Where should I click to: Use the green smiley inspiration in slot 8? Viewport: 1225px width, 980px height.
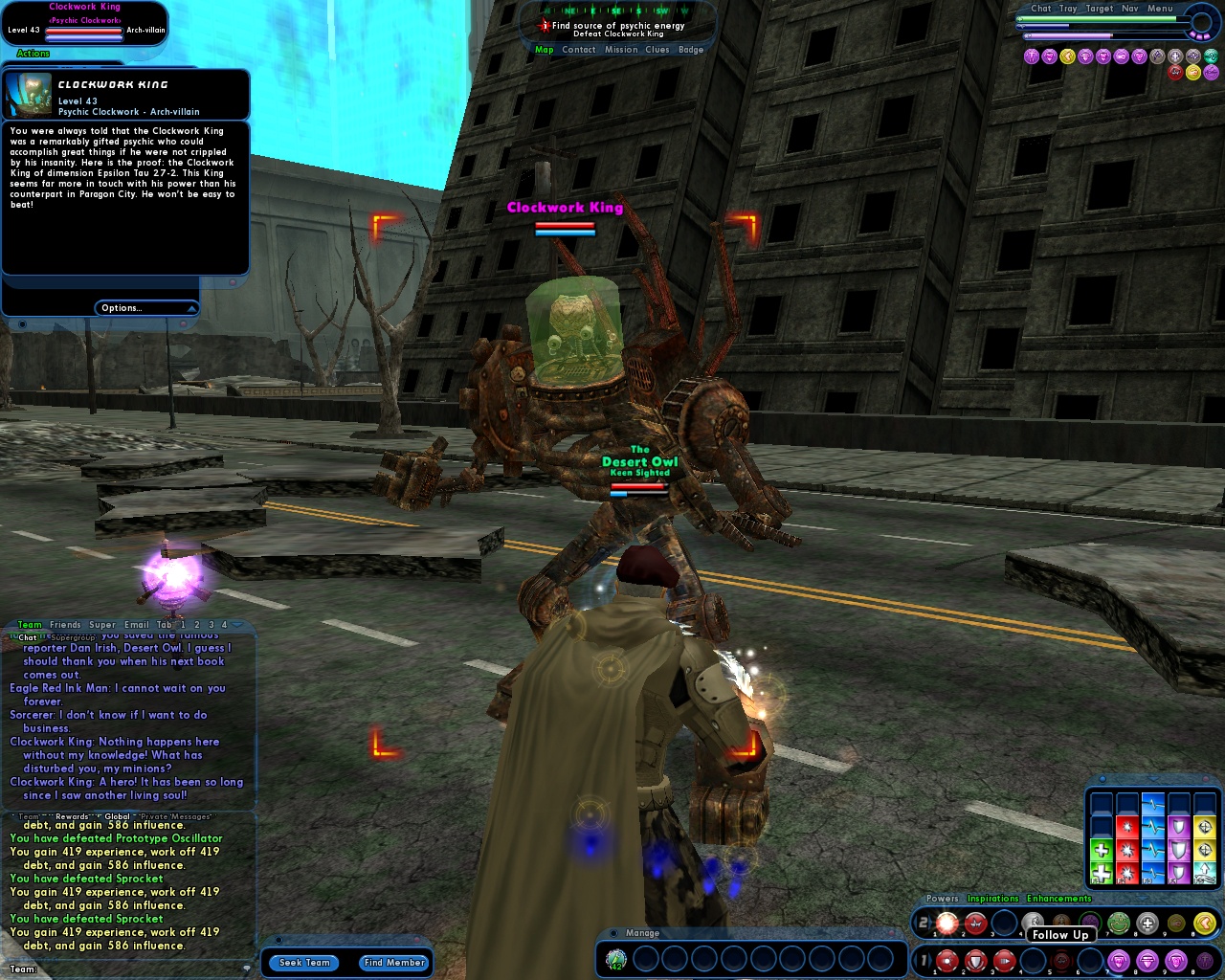coord(1117,924)
